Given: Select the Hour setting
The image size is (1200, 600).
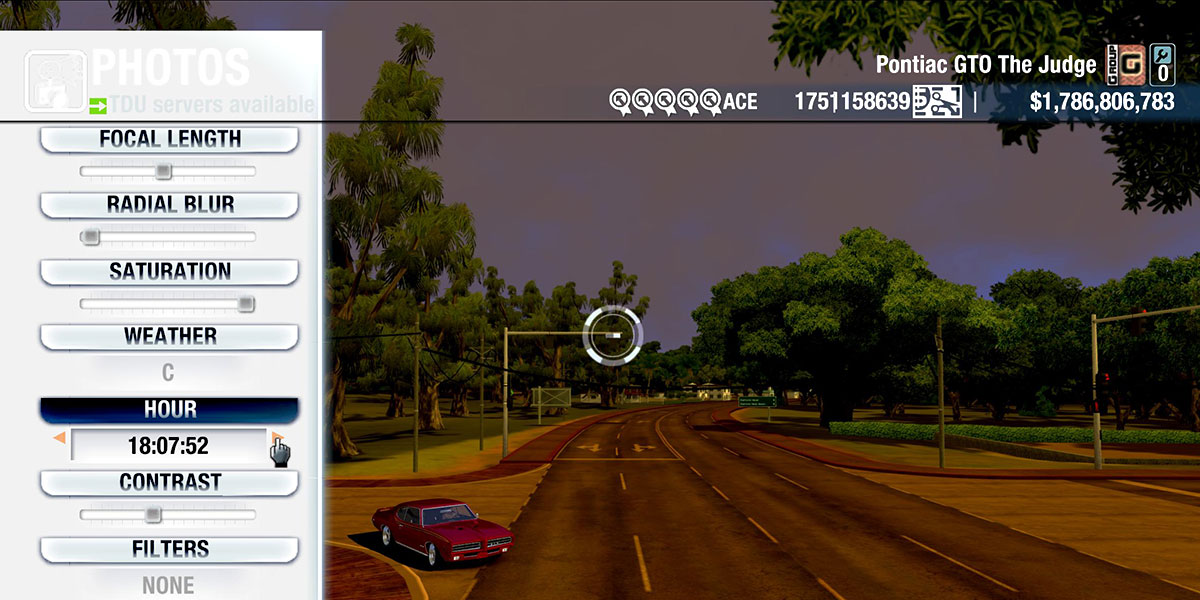Looking at the screenshot, I should [169, 410].
